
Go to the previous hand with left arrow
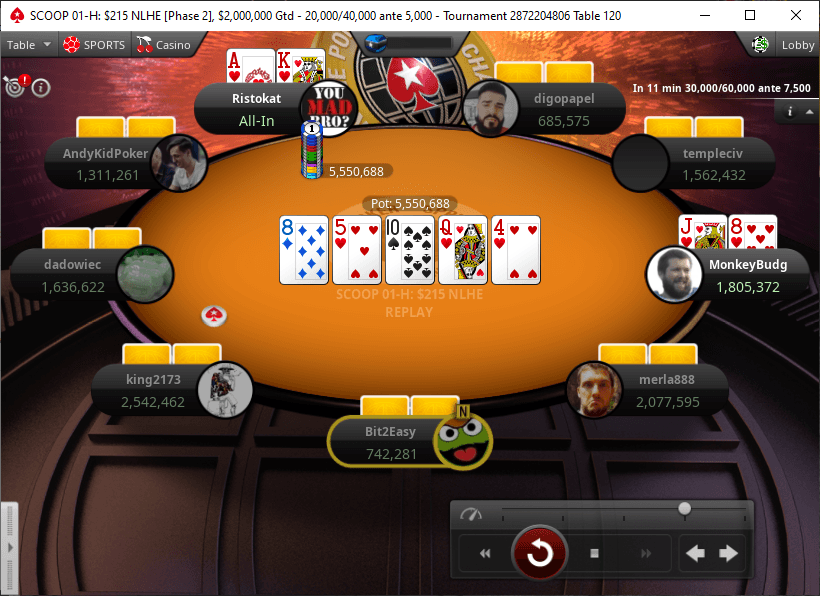tap(697, 553)
